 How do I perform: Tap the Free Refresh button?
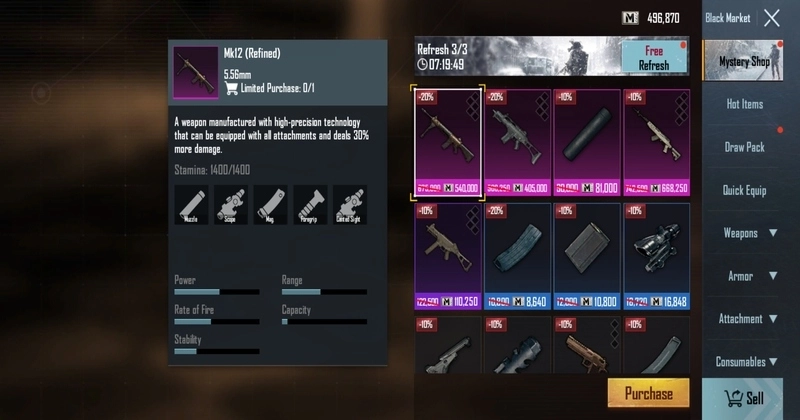653,57
